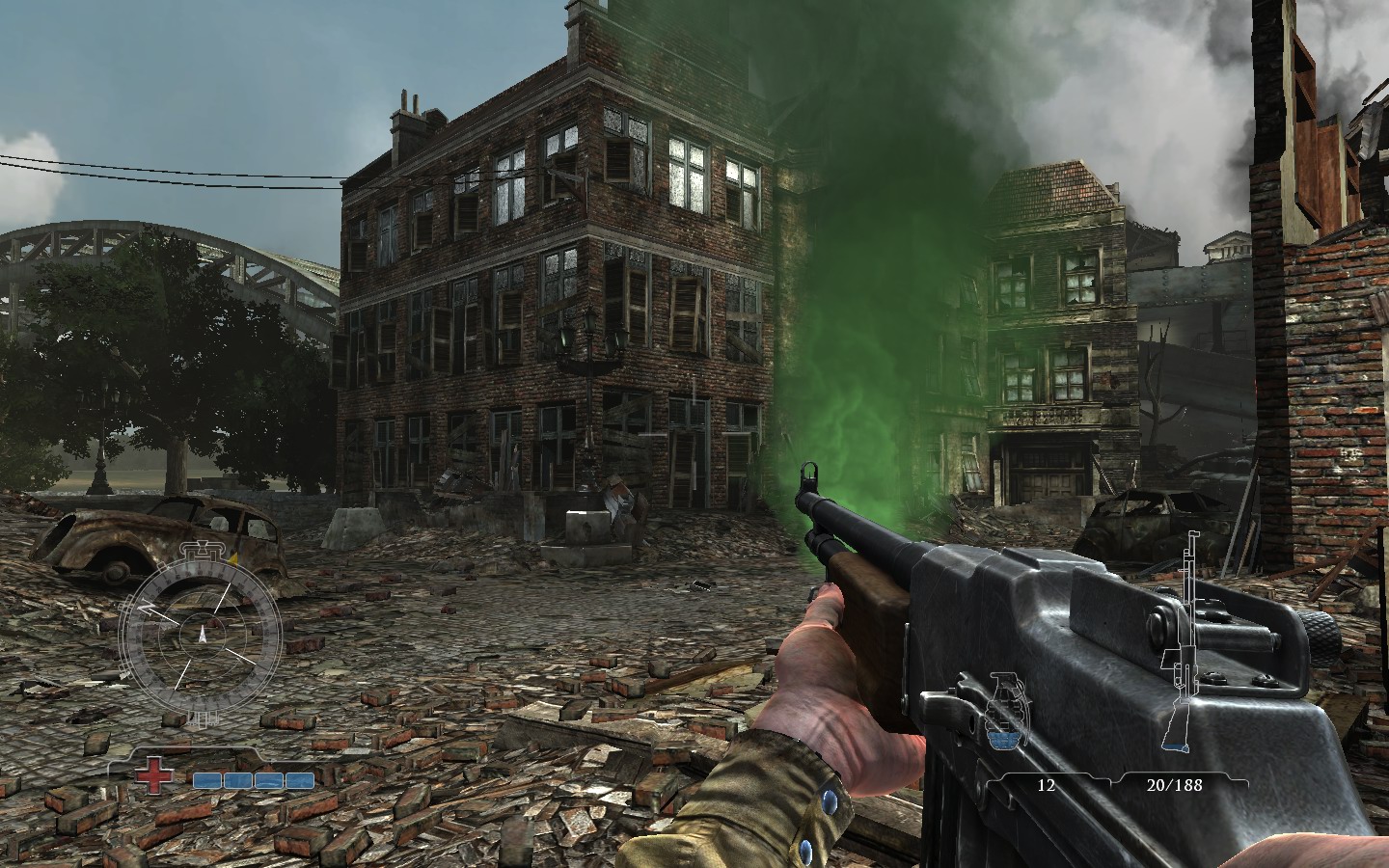
Task: Click the blue fill on the grenade icon
Action: coord(1001,739)
